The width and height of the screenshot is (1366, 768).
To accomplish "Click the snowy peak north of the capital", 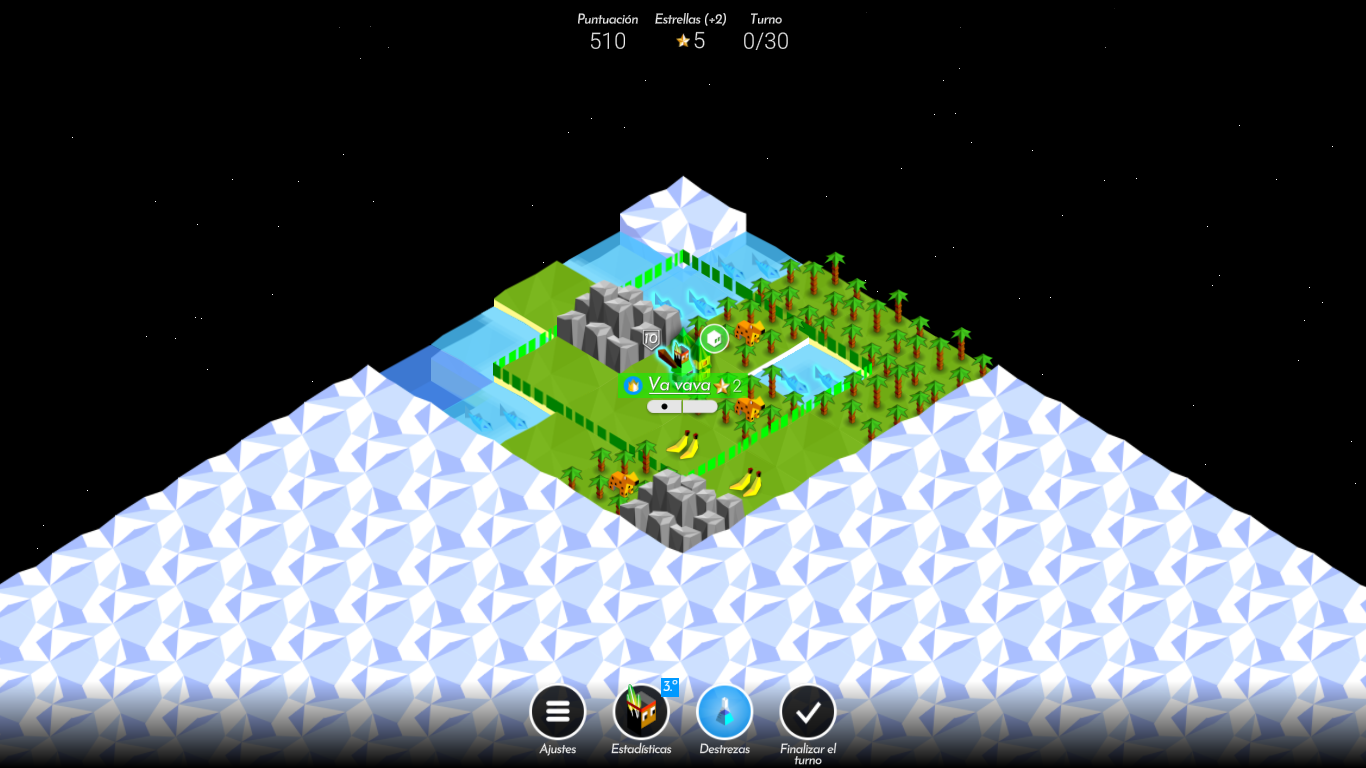I will click(x=681, y=210).
